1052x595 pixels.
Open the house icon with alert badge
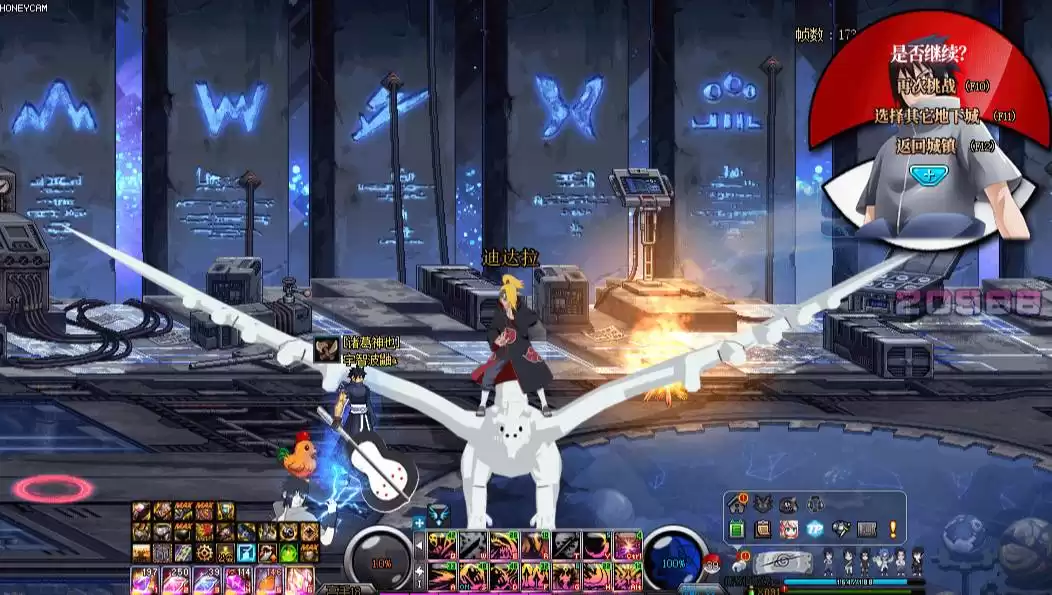point(738,504)
